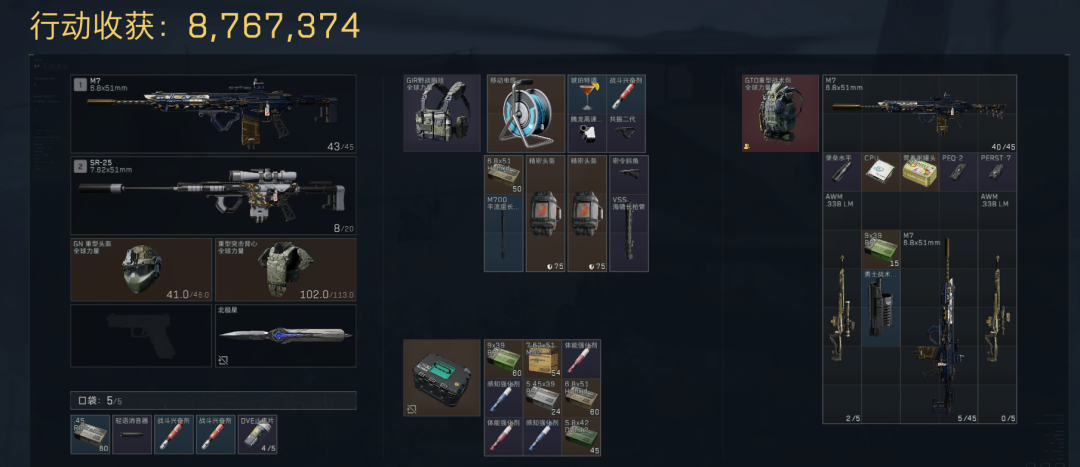Select the 移动电缆 cable reel item
The image size is (1080, 467).
tap(525, 113)
